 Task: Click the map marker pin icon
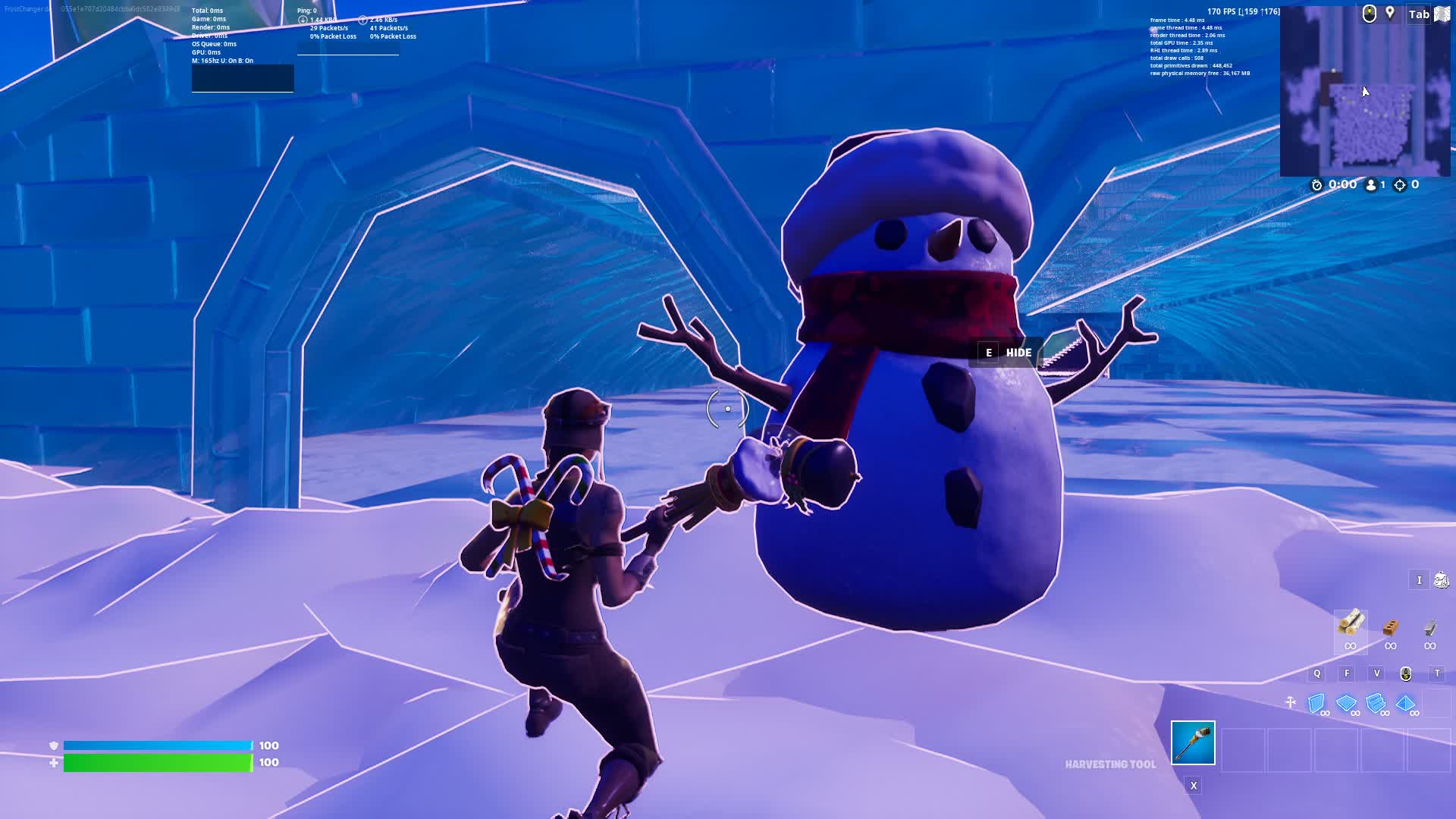coord(1389,13)
